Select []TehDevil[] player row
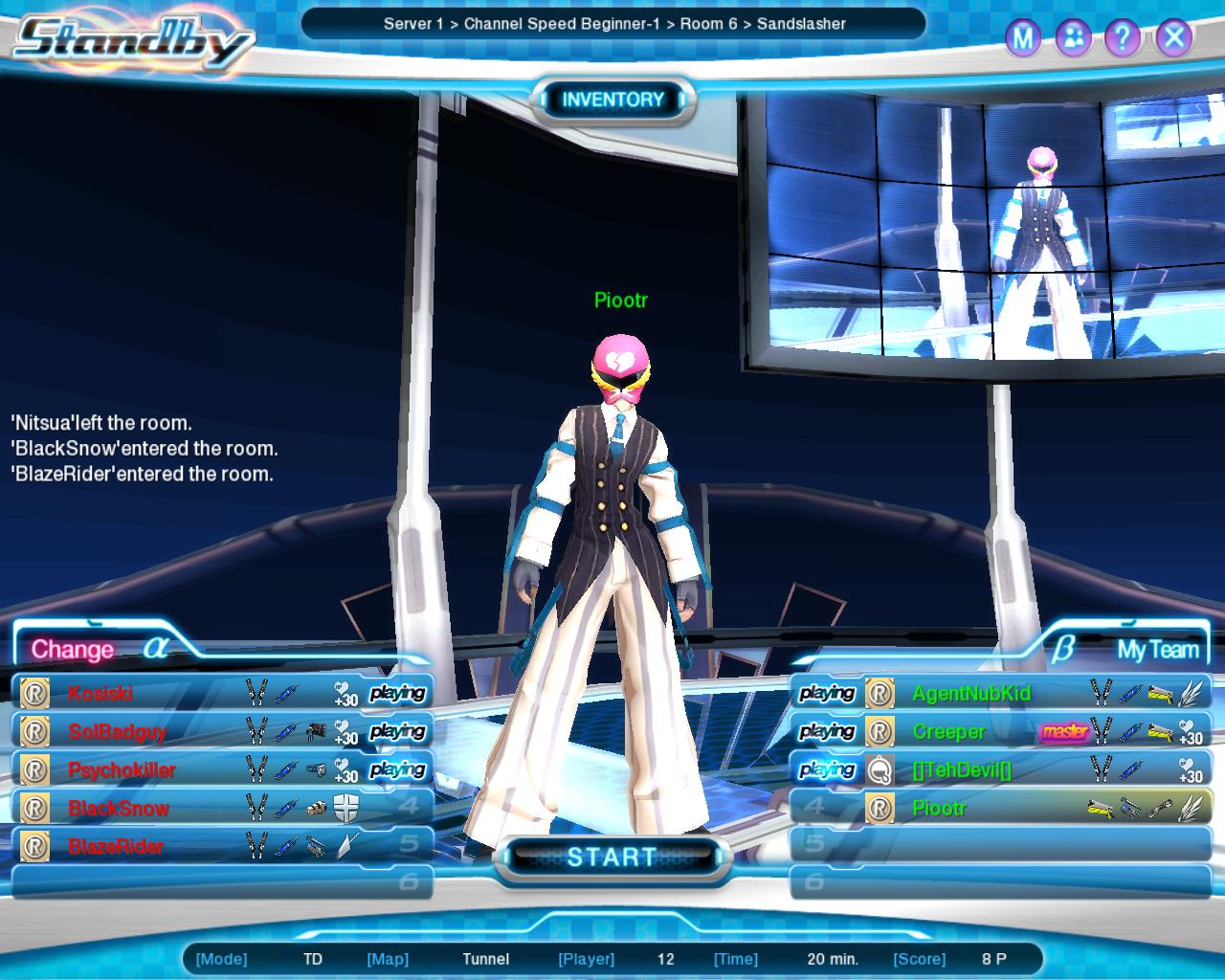 pyautogui.click(x=962, y=769)
